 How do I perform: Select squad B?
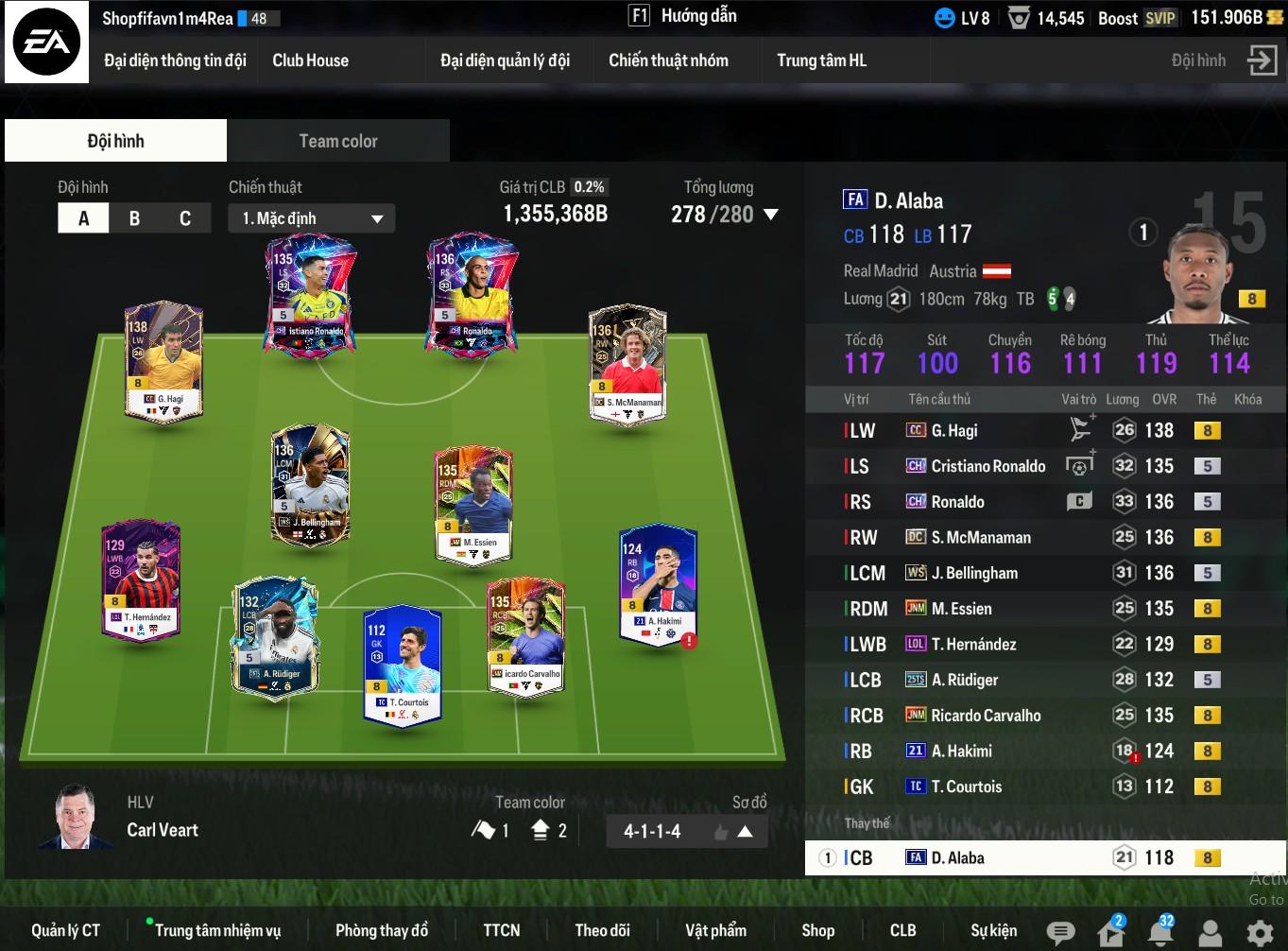click(x=134, y=218)
